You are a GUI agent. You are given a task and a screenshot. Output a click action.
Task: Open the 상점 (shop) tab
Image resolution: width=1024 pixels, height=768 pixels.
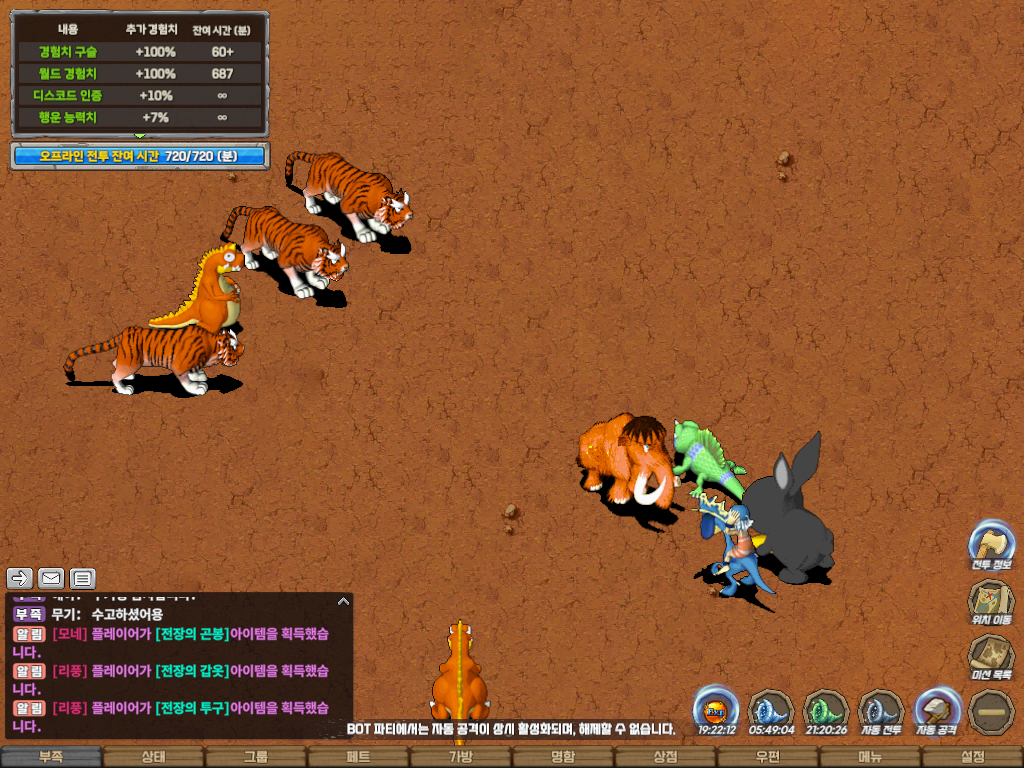[x=665, y=757]
